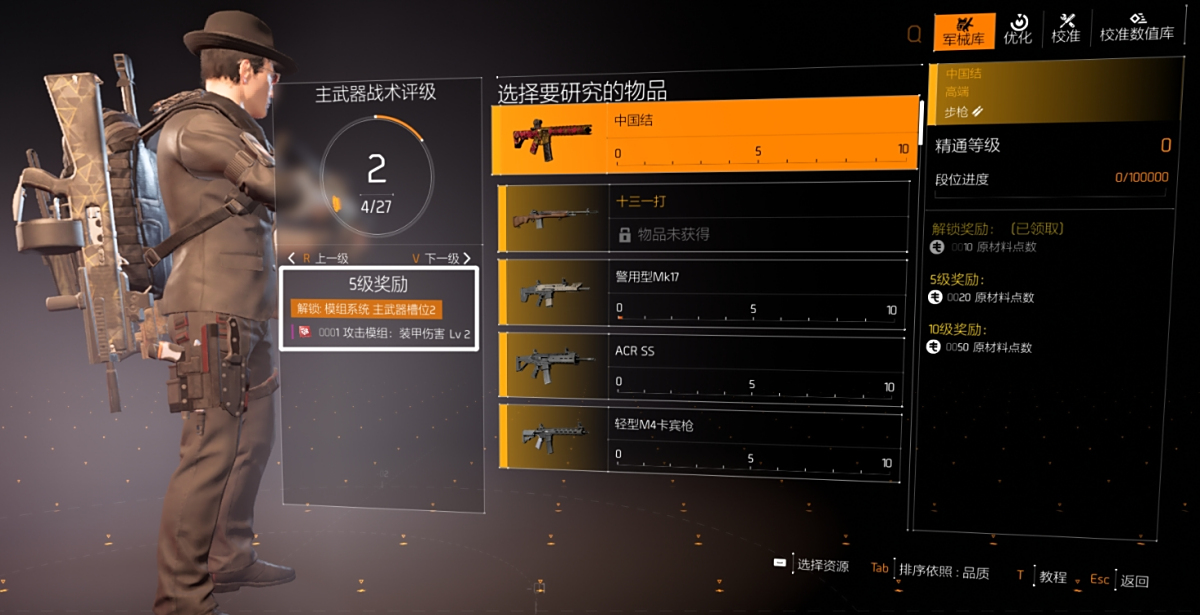1200x615 pixels.
Task: Open the 优化 tab
Action: click(1017, 30)
